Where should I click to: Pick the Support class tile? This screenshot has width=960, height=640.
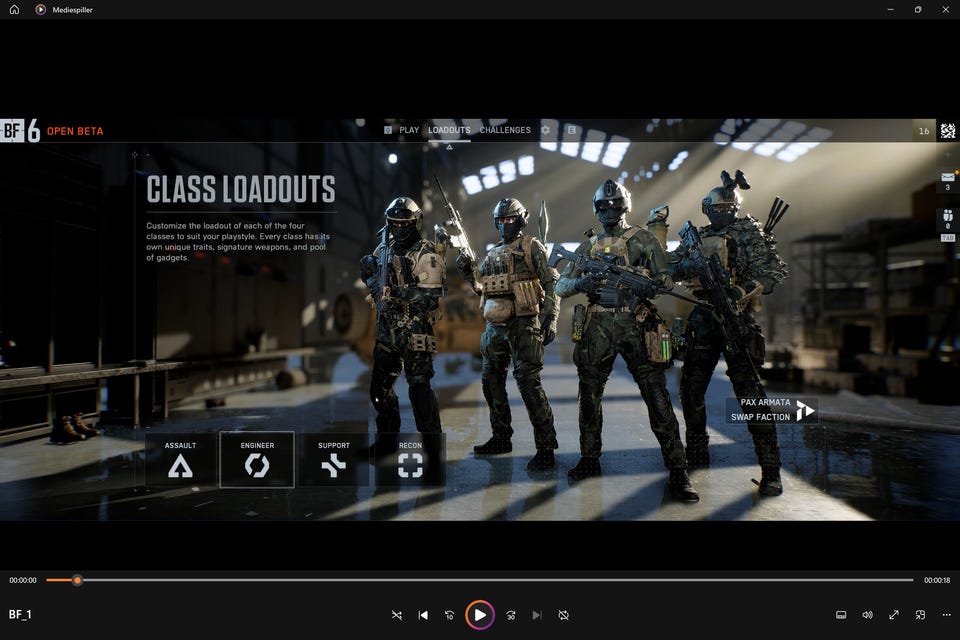(x=334, y=460)
